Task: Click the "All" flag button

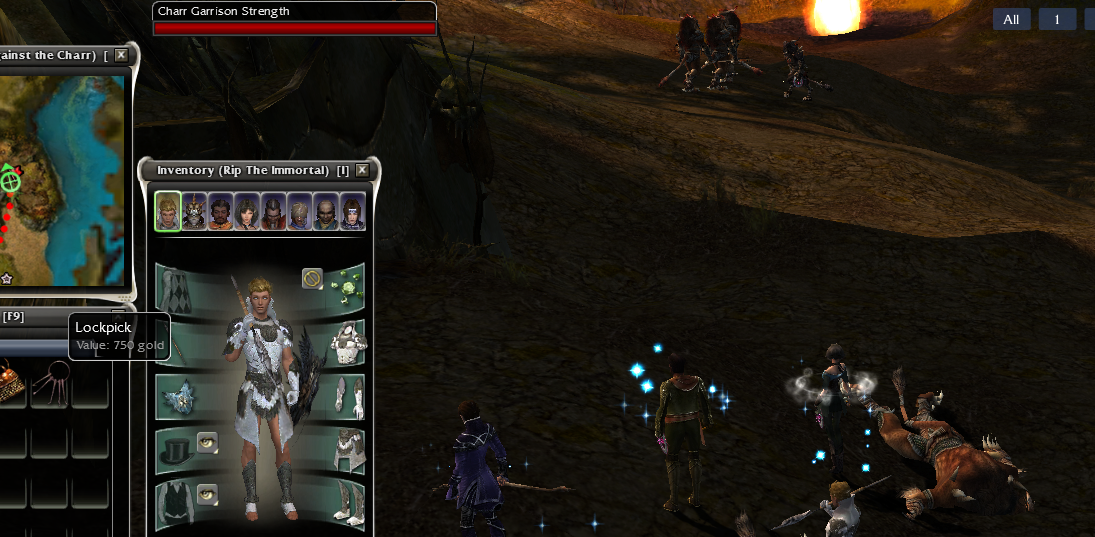Action: (1011, 19)
